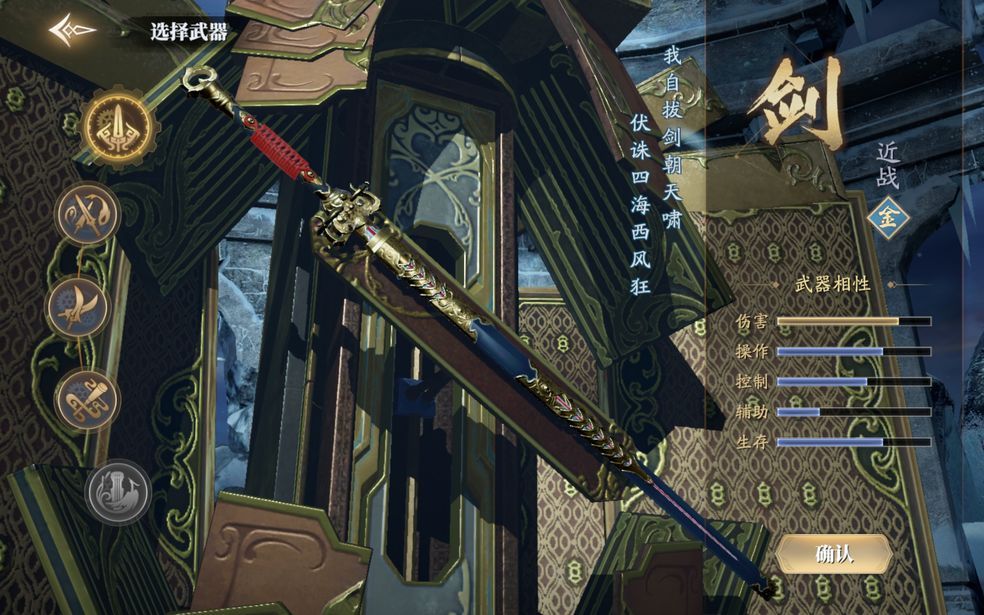Select the highlighted sword weapon icon
Image resolution: width=984 pixels, height=615 pixels.
click(x=118, y=128)
